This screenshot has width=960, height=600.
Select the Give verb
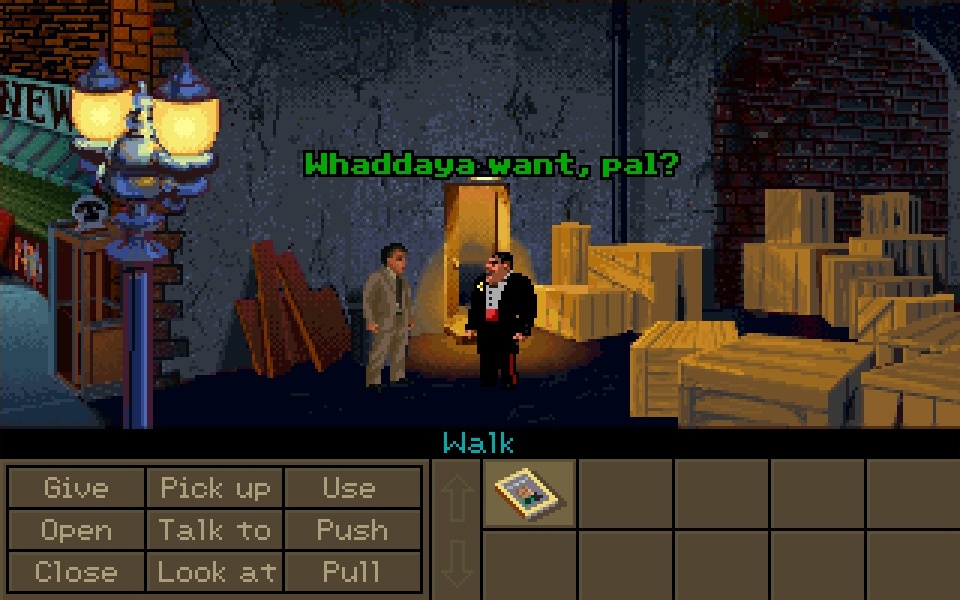coord(76,488)
